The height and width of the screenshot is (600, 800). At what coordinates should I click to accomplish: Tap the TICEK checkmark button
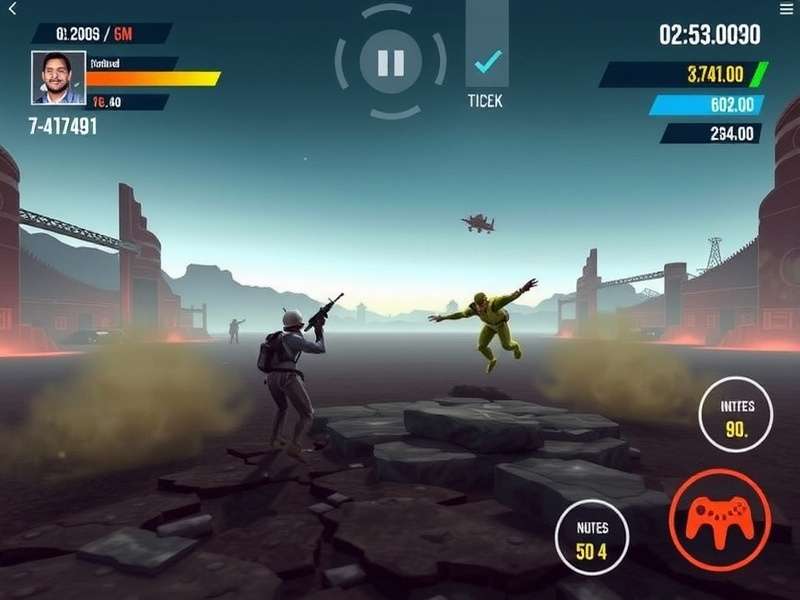pos(487,63)
